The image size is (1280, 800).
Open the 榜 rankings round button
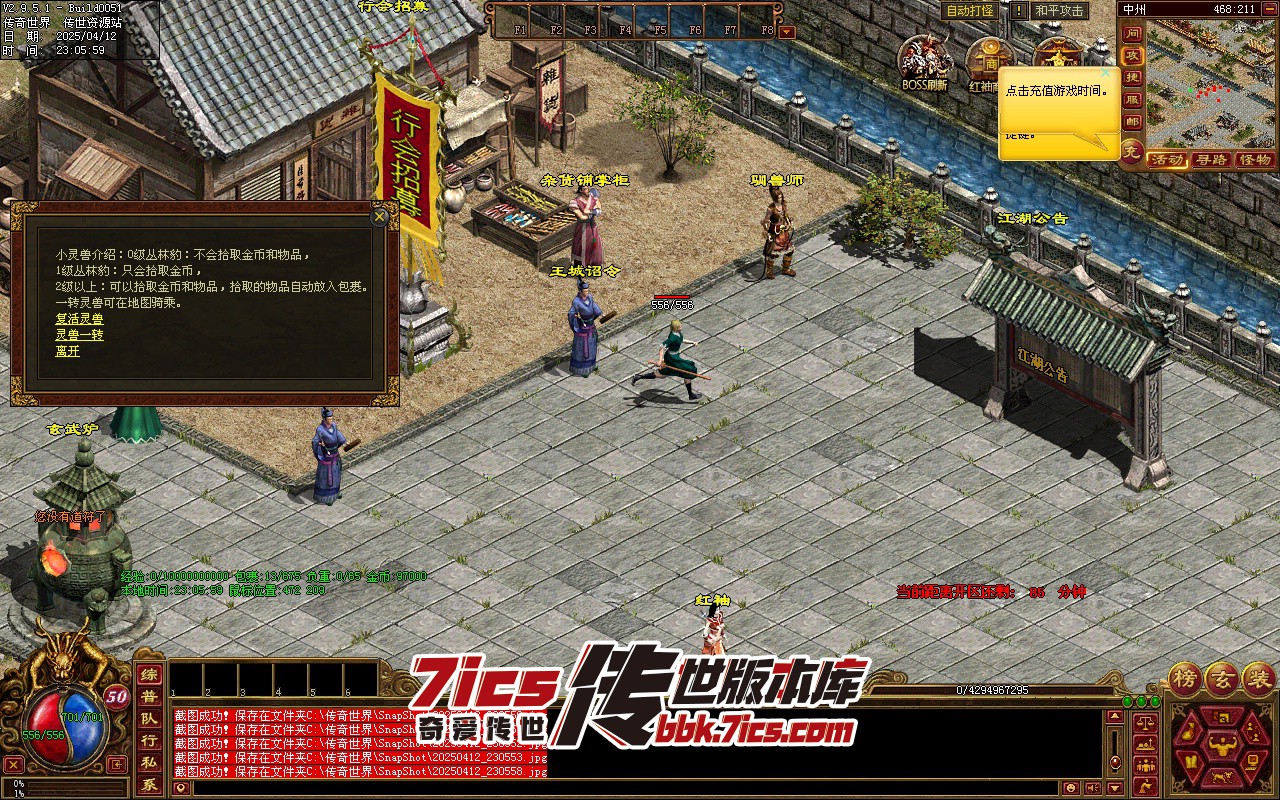pyautogui.click(x=1186, y=677)
